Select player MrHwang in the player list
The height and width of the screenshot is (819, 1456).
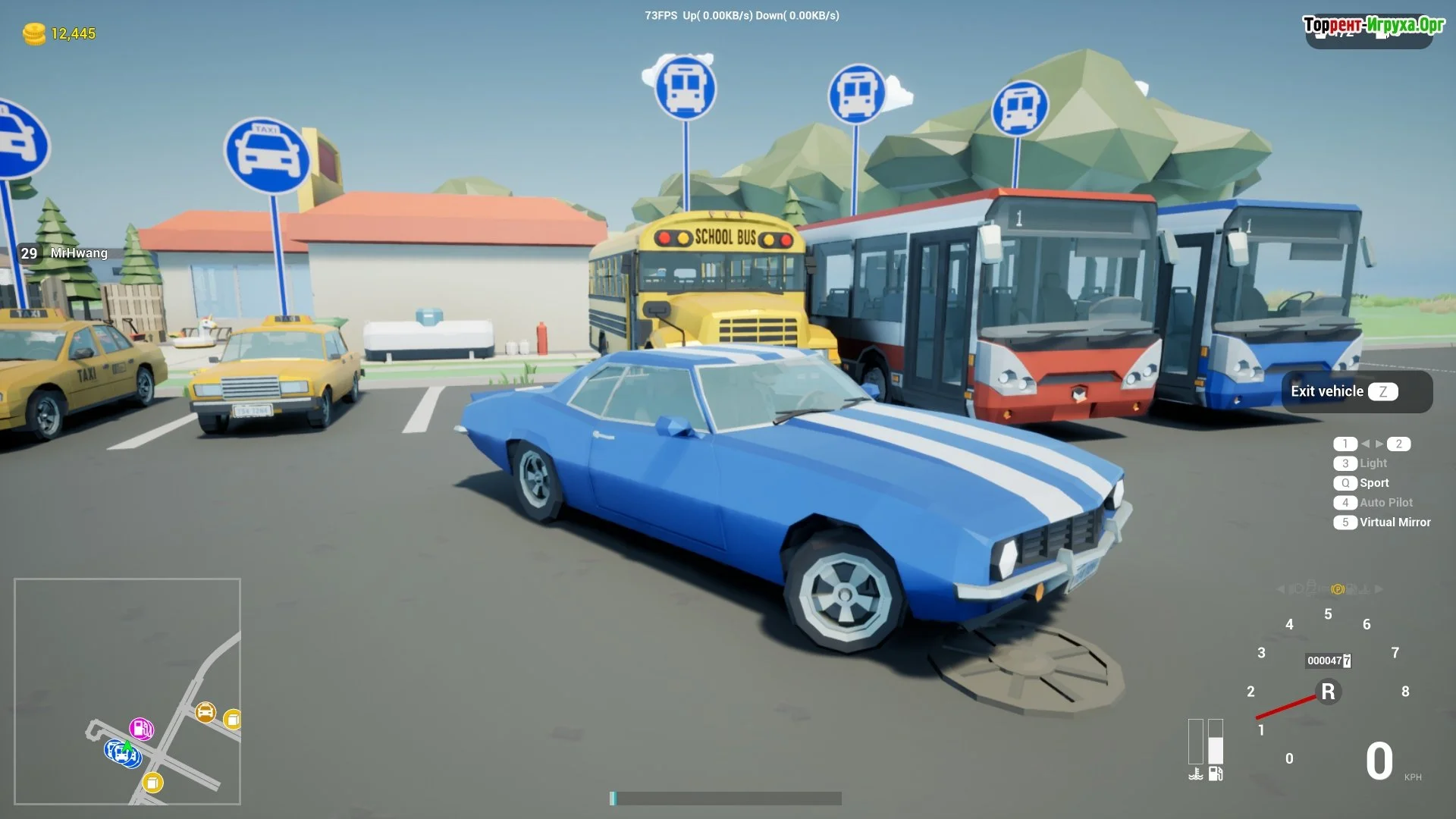(x=79, y=253)
